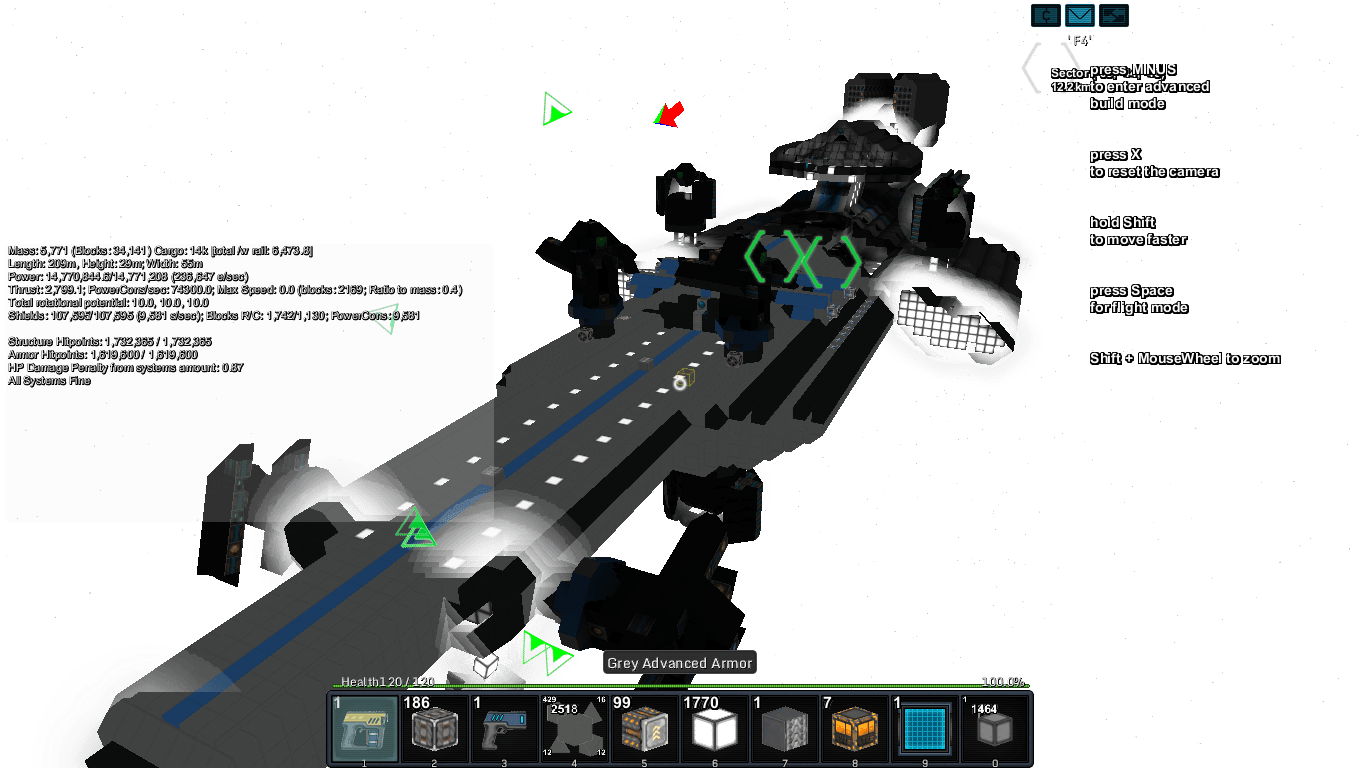The height and width of the screenshot is (768, 1360).
Task: Click the arrows icon right of the envelope
Action: [x=1113, y=16]
